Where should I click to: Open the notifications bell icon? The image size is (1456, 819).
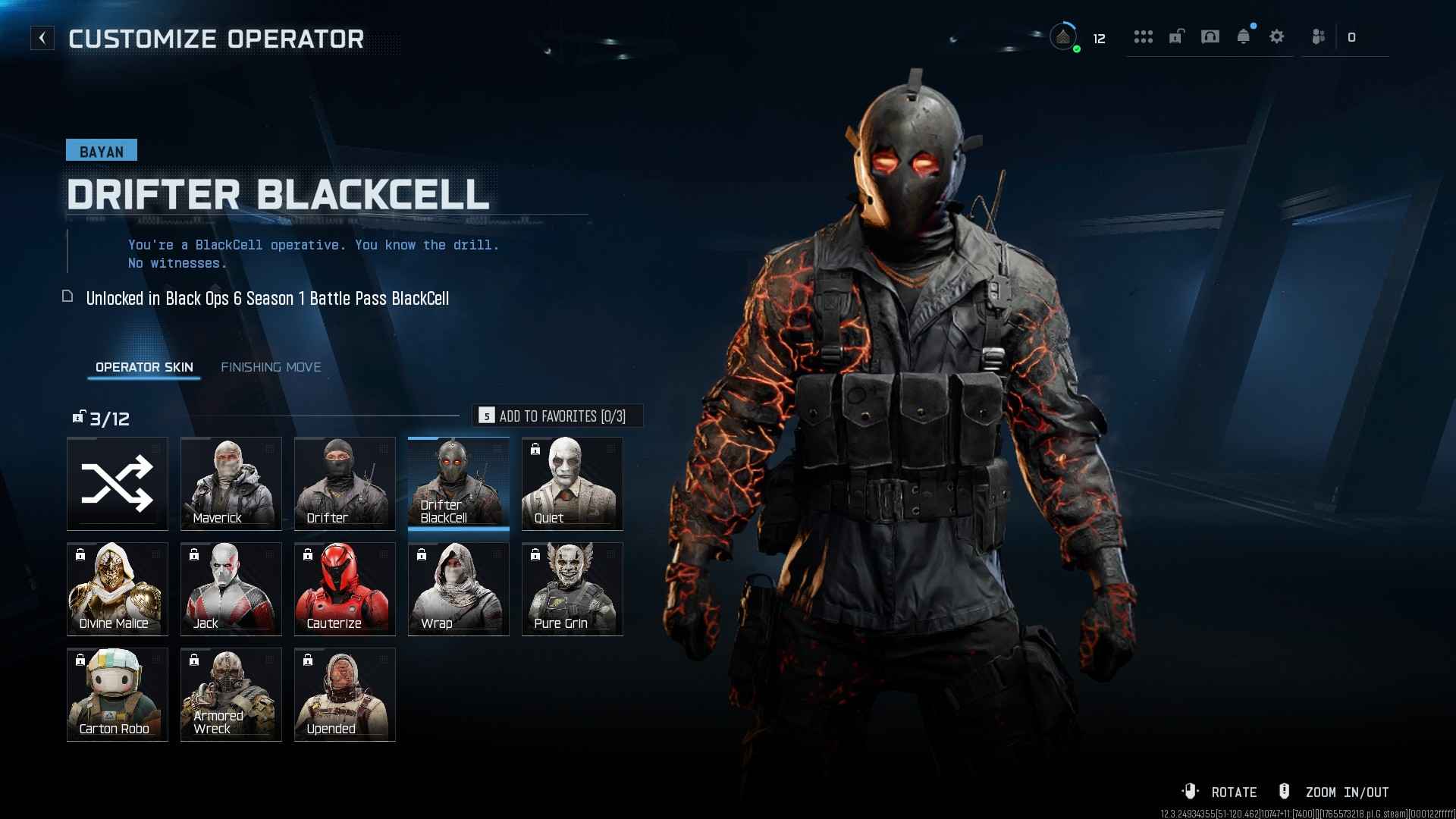(x=1244, y=36)
